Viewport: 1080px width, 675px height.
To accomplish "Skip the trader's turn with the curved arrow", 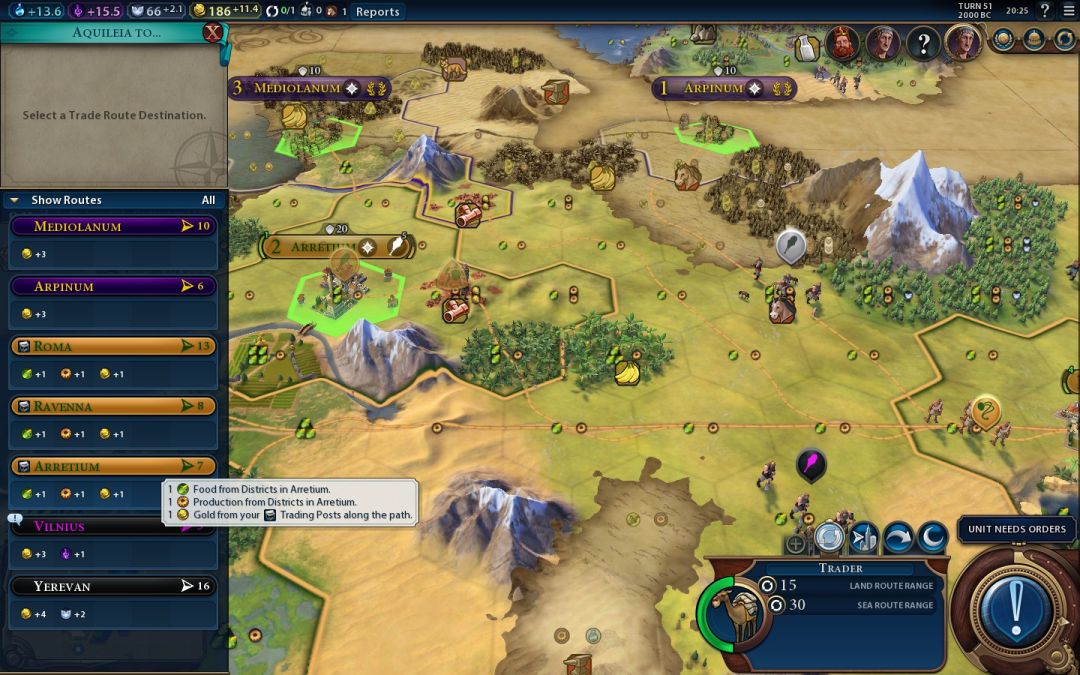I will [897, 538].
